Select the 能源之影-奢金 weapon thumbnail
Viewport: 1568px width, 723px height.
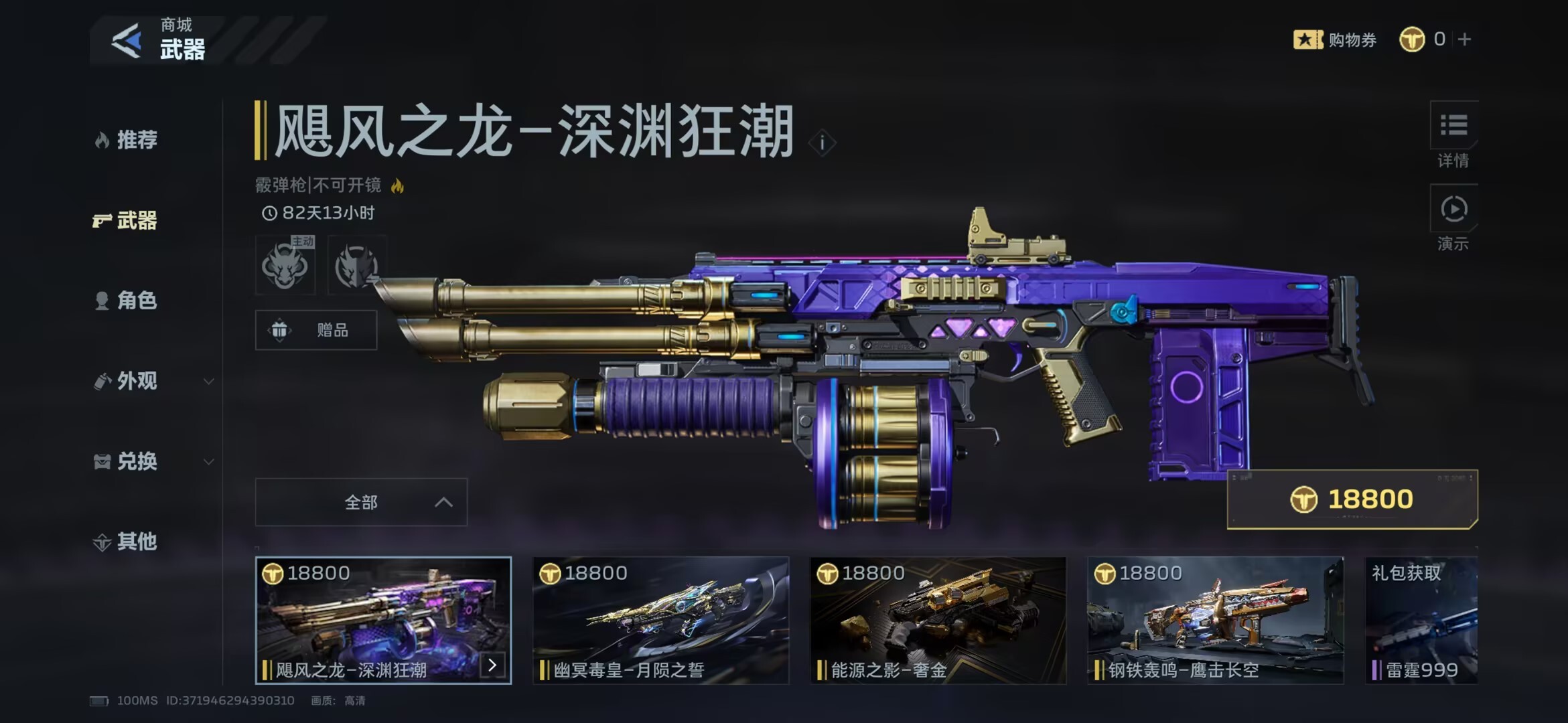[x=938, y=620]
